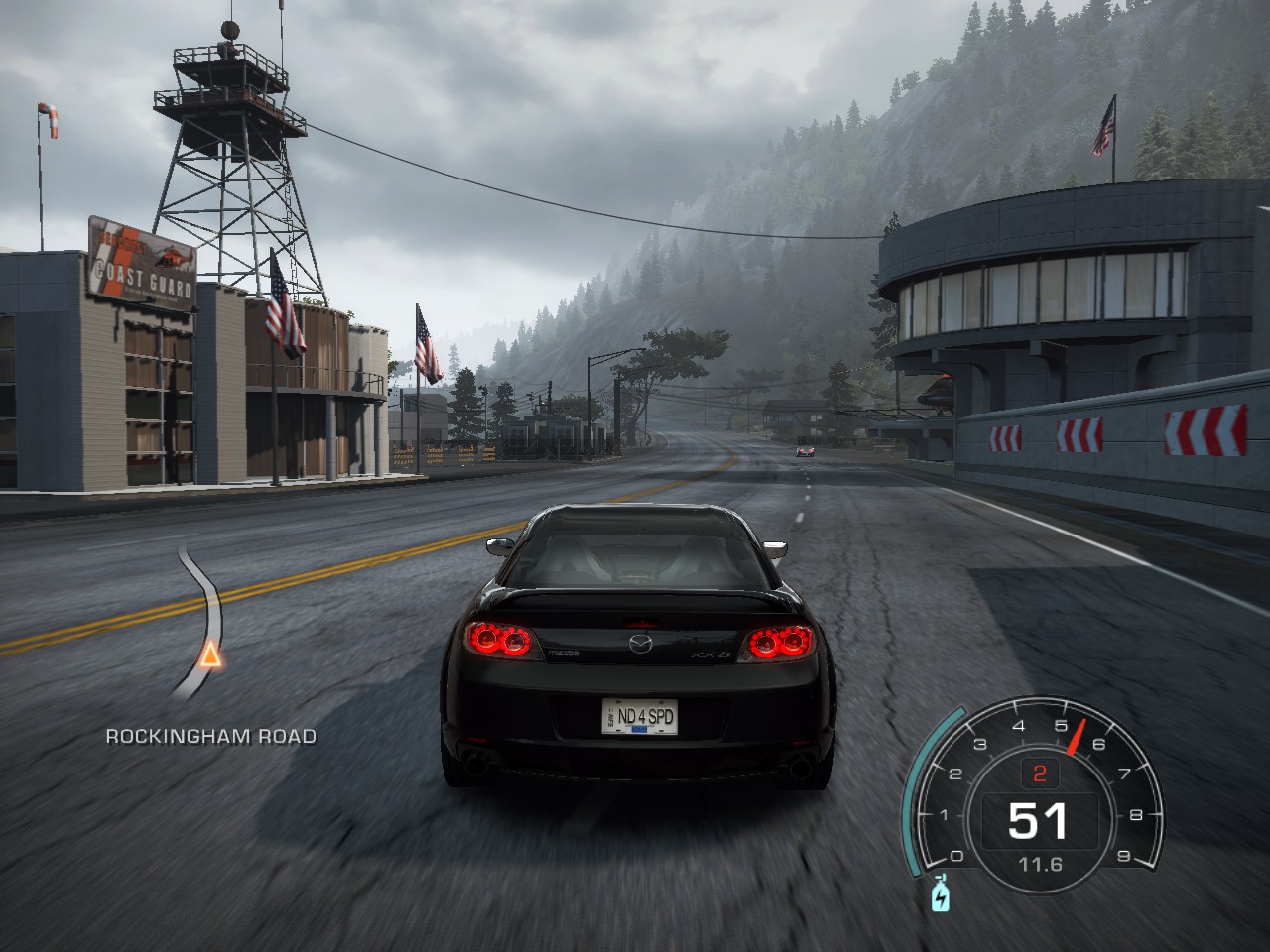
Task: Click the upcoming-turn waypoint triangle on the minimap
Action: coord(210,655)
